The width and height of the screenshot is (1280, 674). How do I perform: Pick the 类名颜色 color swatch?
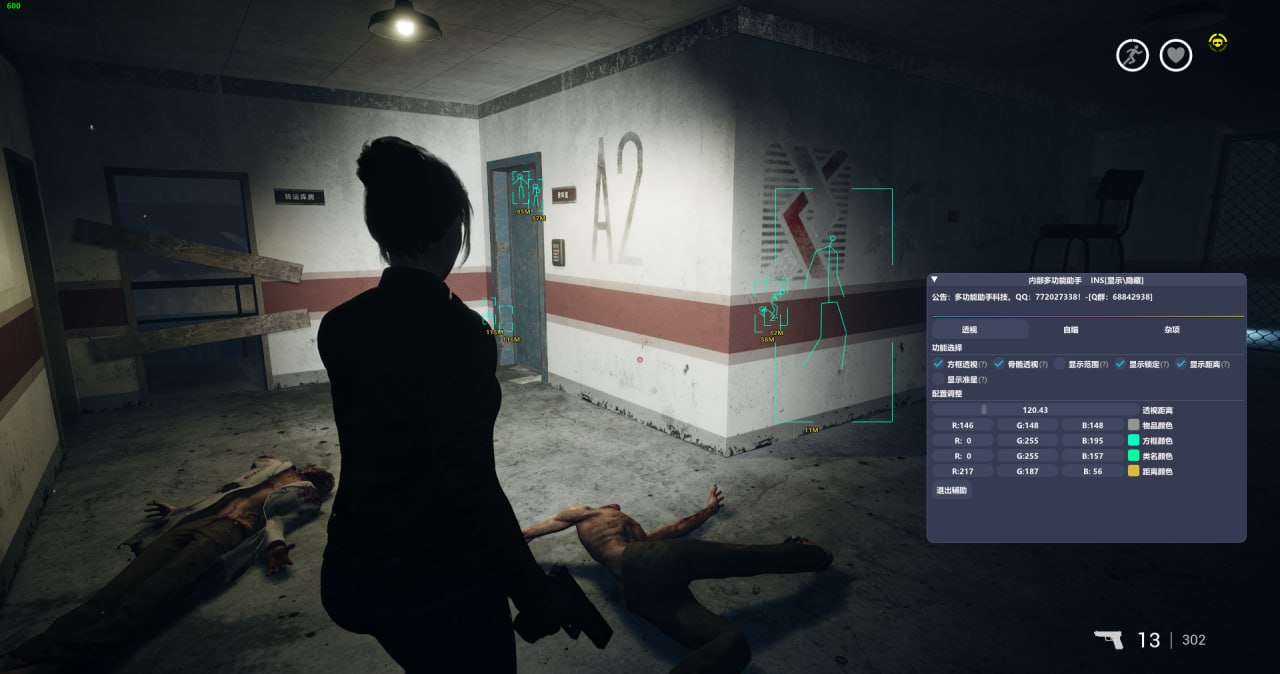click(1134, 455)
